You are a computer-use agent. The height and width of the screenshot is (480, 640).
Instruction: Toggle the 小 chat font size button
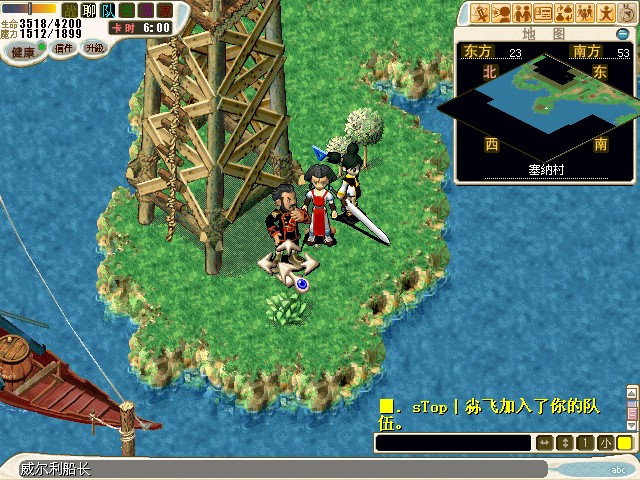point(606,443)
